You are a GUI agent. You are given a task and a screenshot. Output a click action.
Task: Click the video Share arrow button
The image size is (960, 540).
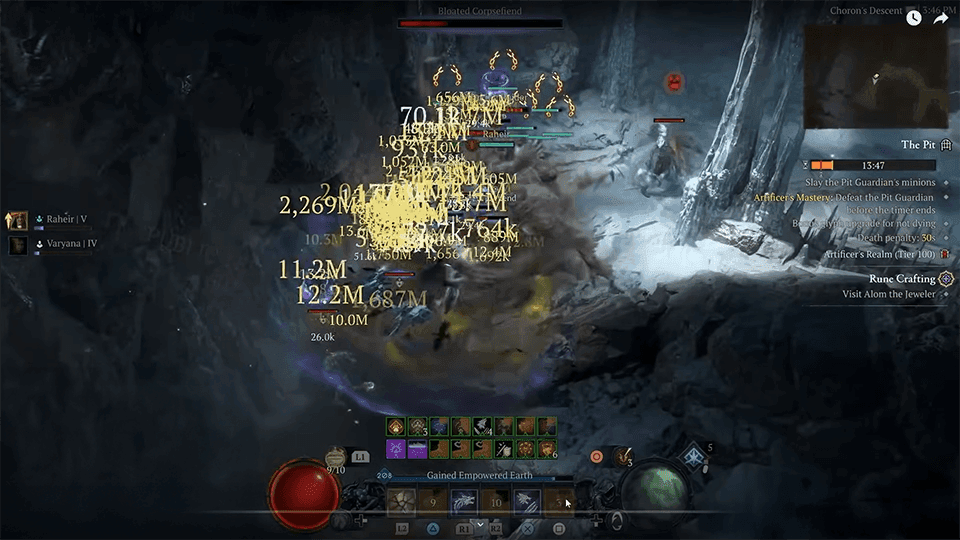point(941,17)
